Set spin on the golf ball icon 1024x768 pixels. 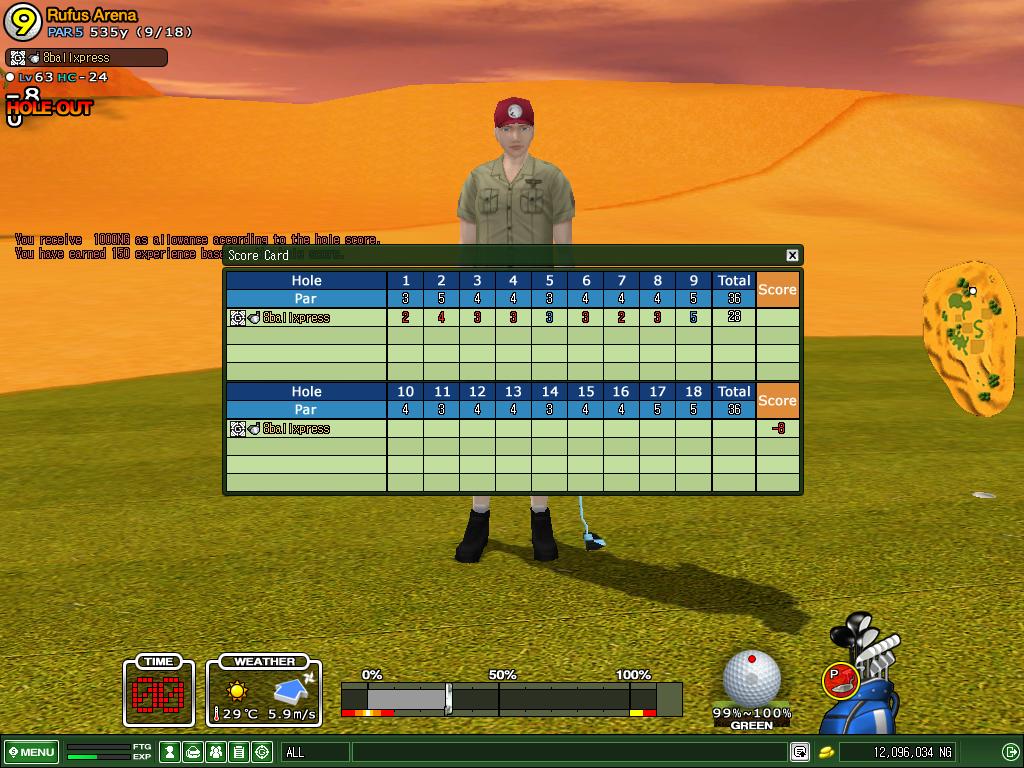point(751,677)
